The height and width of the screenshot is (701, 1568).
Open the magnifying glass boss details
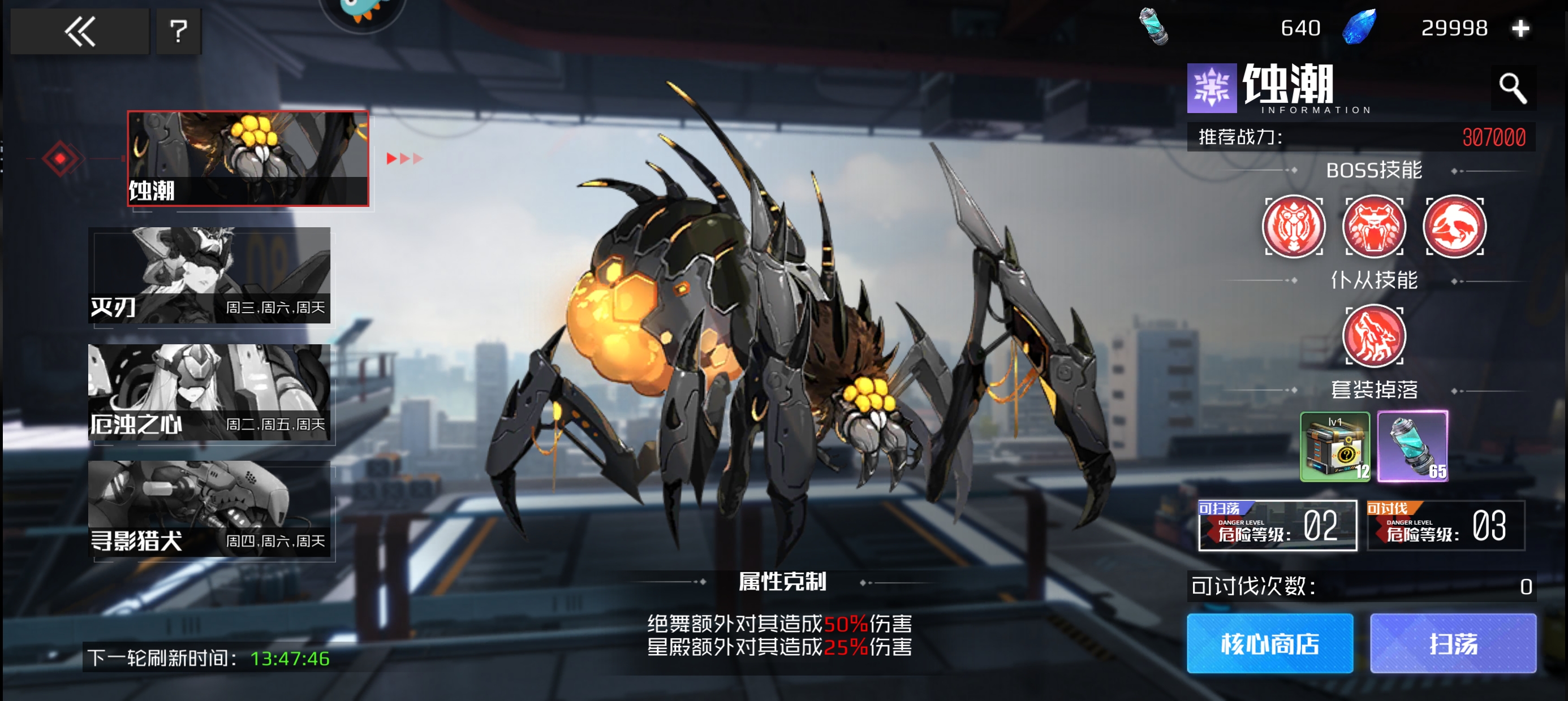[1512, 89]
